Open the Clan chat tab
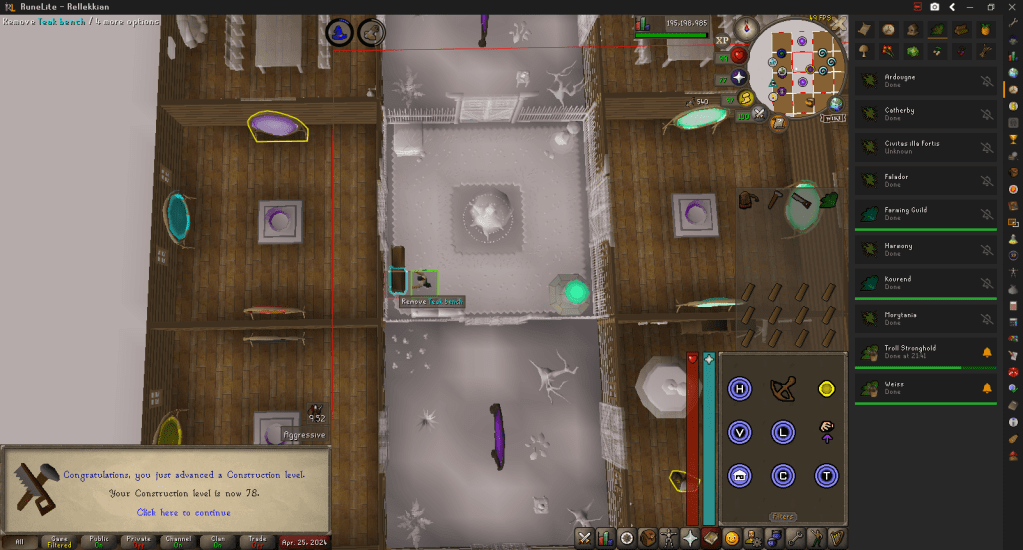 click(x=218, y=541)
